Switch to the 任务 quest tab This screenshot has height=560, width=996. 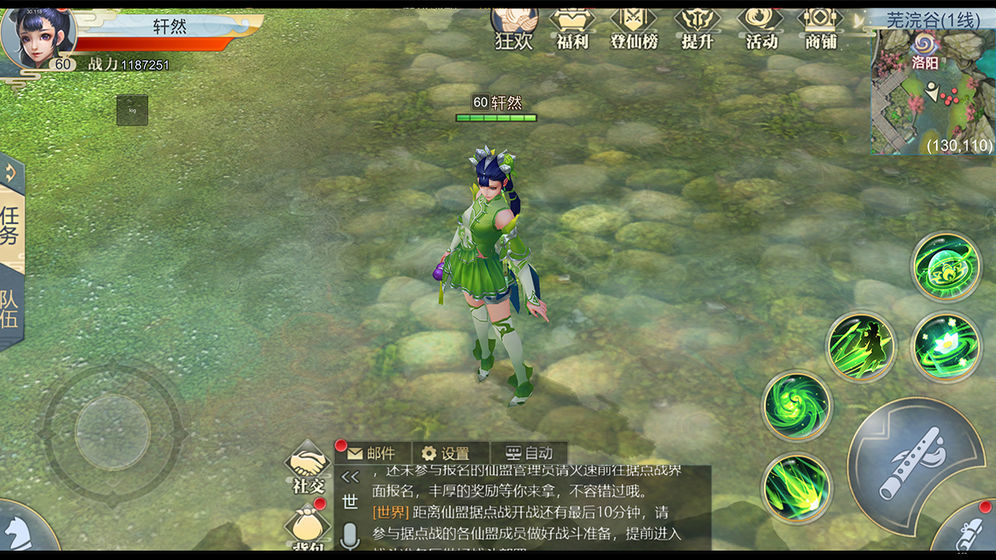[11, 227]
